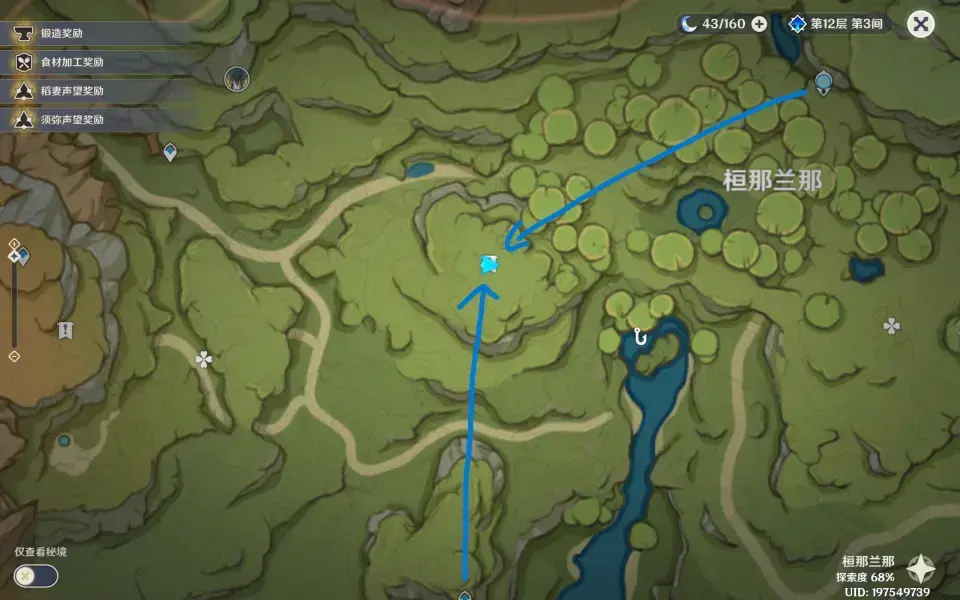960x600 pixels.
Task: Toggle the 仅查看秘境 domains-only switch
Action: click(x=36, y=576)
